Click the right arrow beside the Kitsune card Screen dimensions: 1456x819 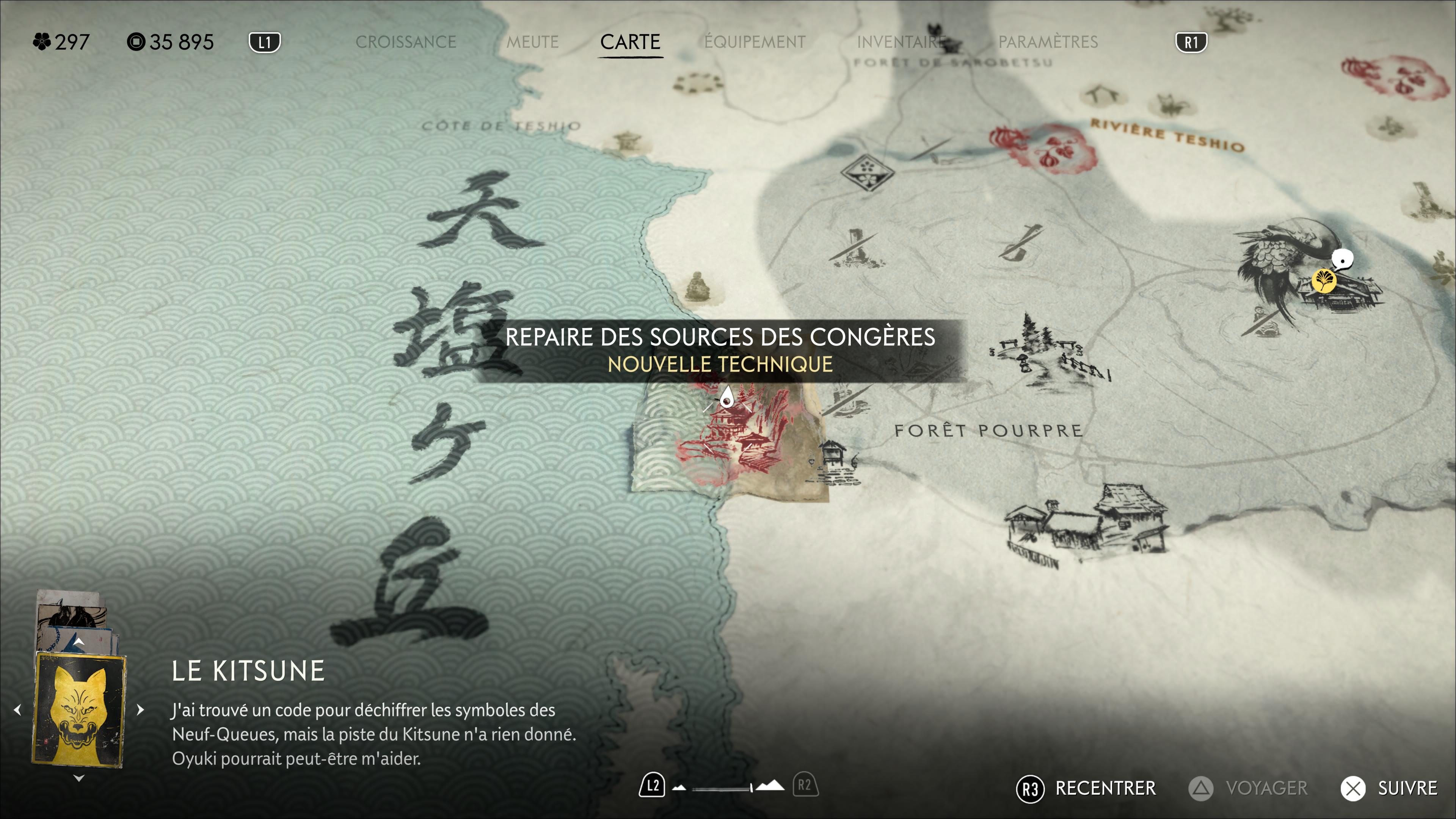[141, 709]
